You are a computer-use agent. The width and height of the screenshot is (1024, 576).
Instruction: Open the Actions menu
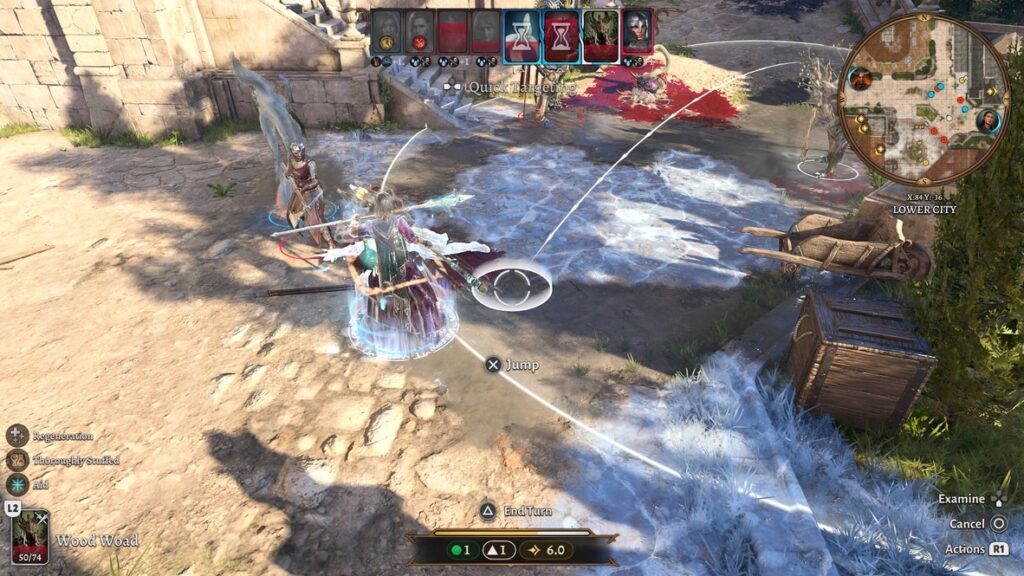(x=998, y=549)
